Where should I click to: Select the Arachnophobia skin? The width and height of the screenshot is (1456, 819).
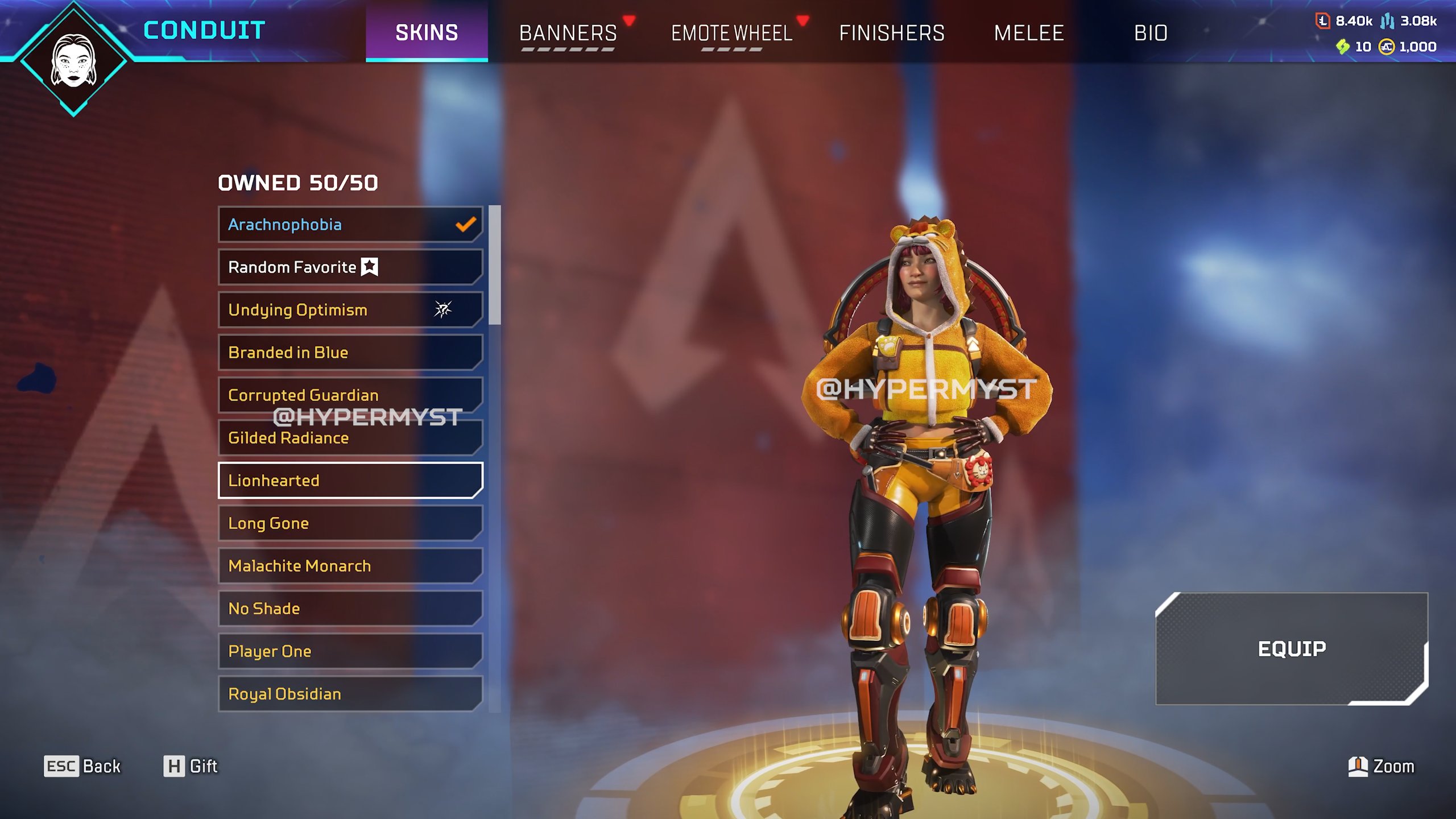350,225
